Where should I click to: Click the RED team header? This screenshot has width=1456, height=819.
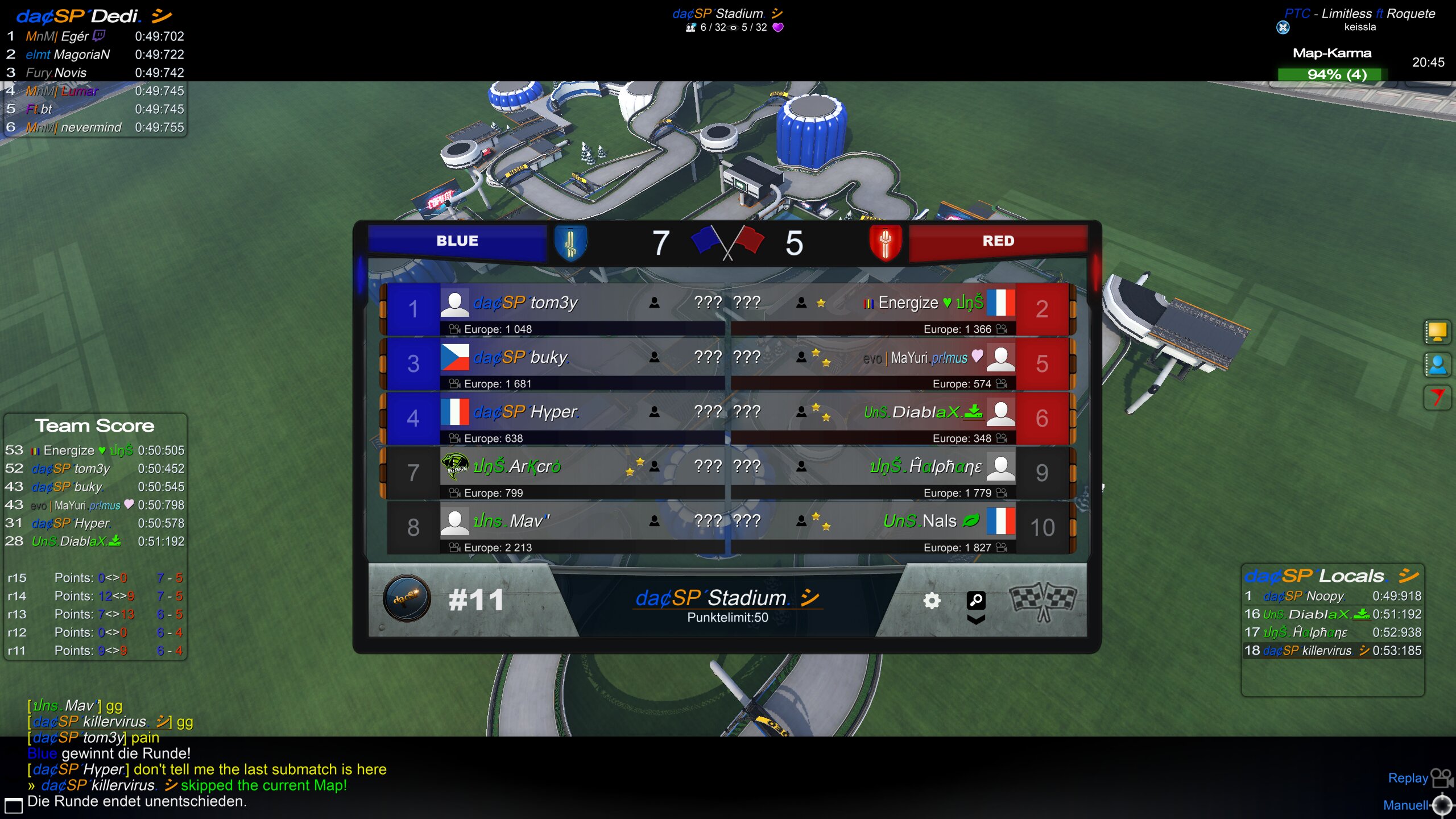pos(998,241)
